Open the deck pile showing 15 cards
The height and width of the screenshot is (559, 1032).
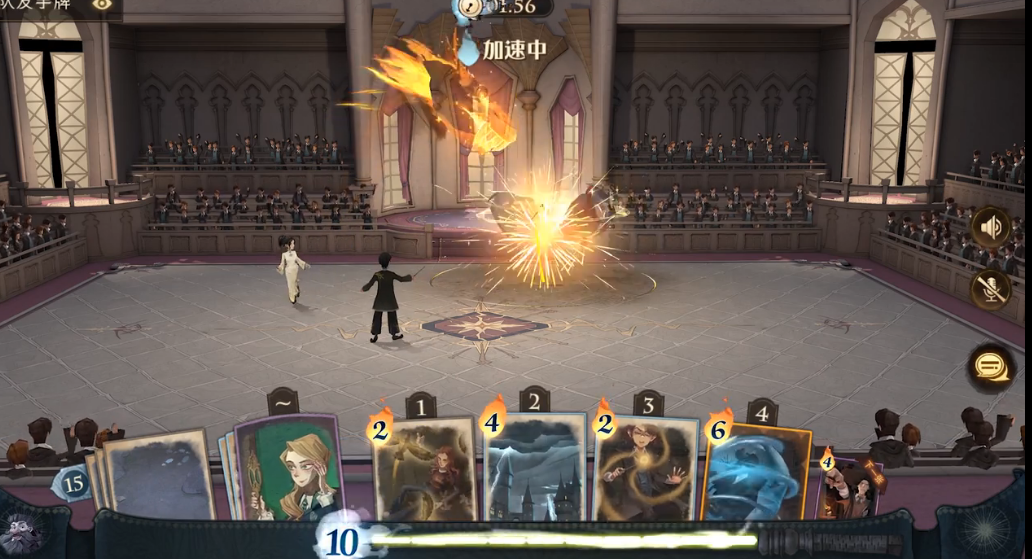click(72, 483)
